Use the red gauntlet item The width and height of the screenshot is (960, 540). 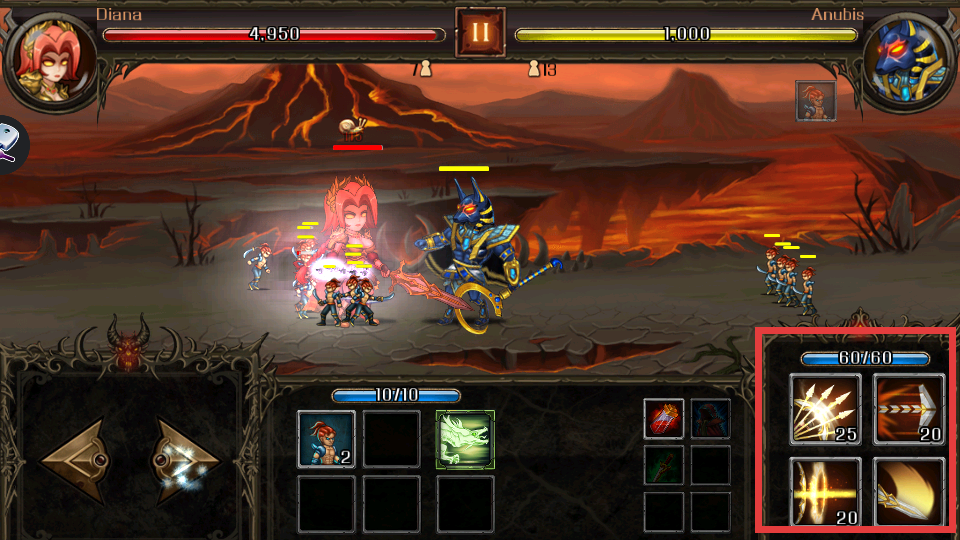pos(664,418)
